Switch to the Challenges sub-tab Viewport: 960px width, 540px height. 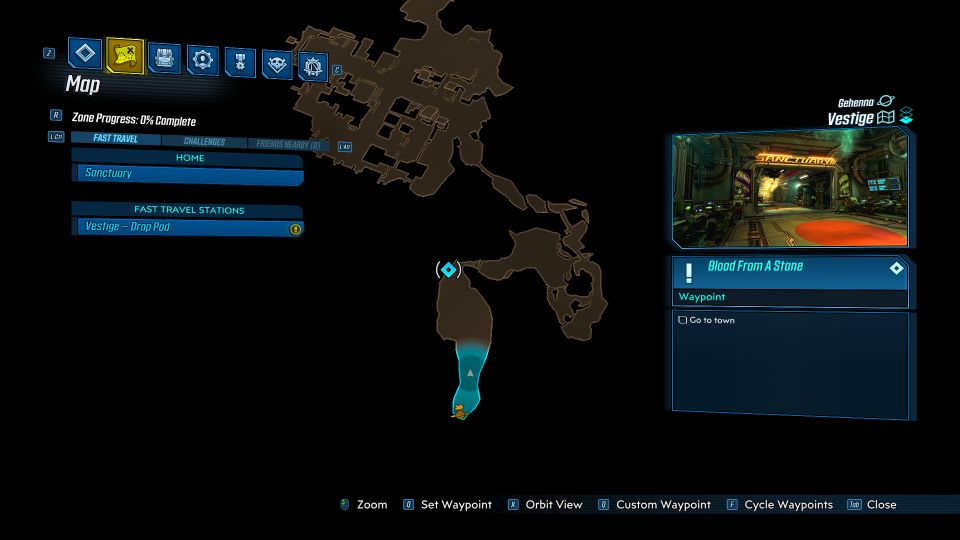tap(203, 142)
